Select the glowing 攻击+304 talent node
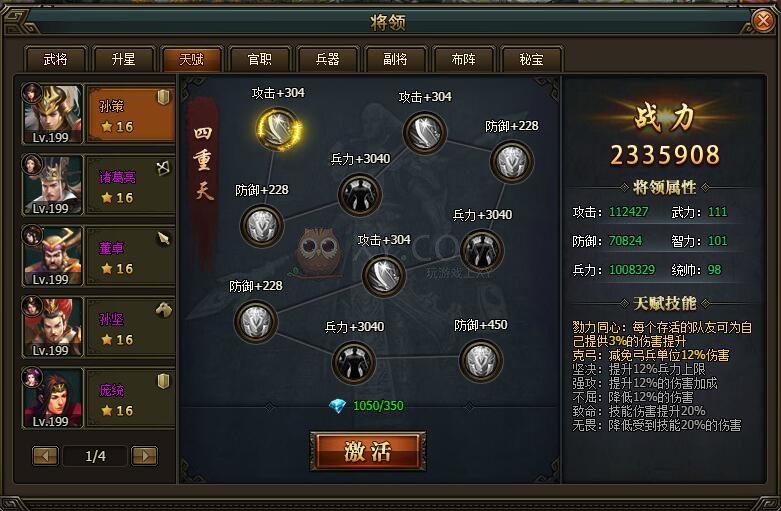The width and height of the screenshot is (781, 511). point(277,128)
